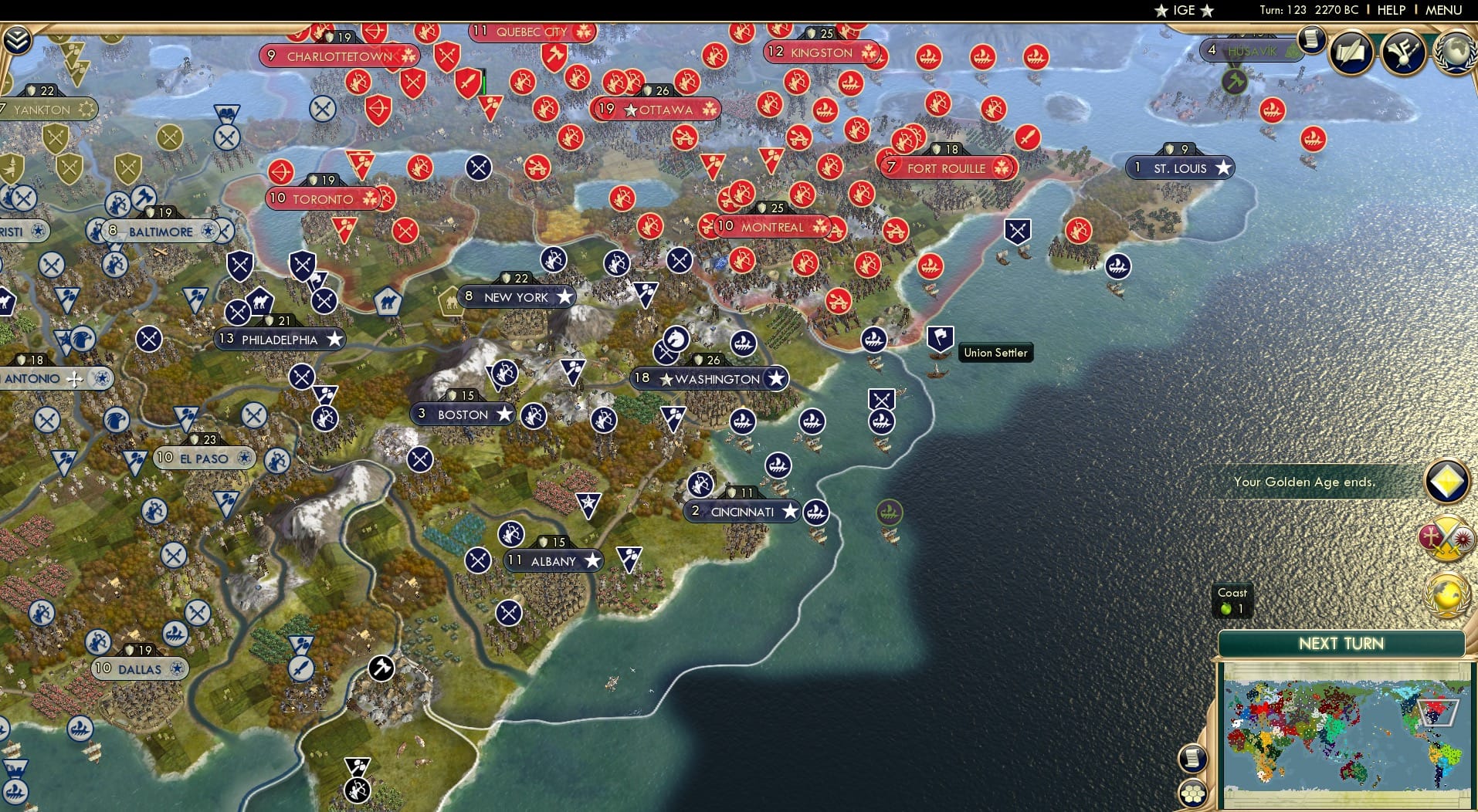Open the Economic Overview quill icon

tap(1351, 53)
